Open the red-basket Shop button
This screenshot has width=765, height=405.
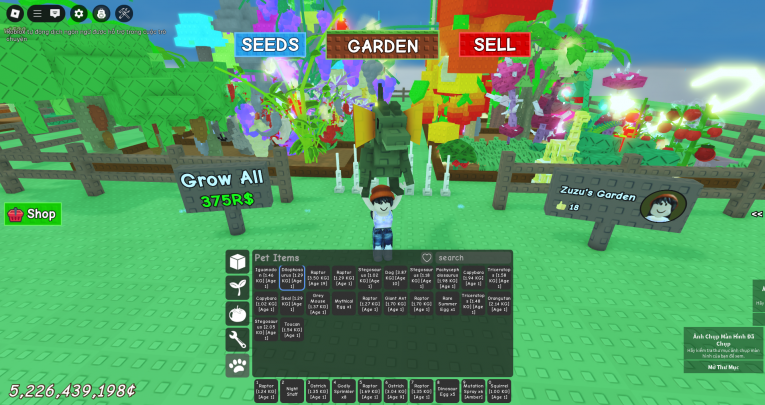(x=33, y=214)
